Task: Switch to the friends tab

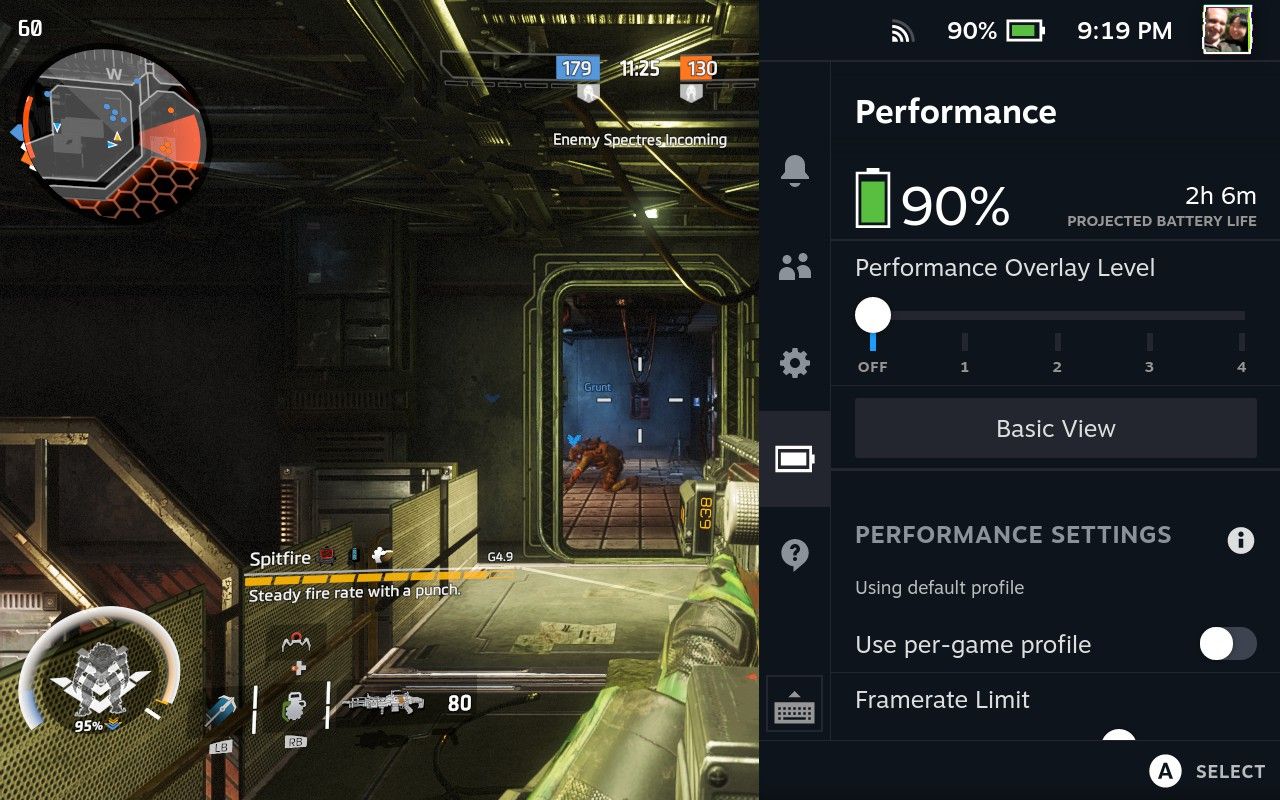Action: point(795,267)
